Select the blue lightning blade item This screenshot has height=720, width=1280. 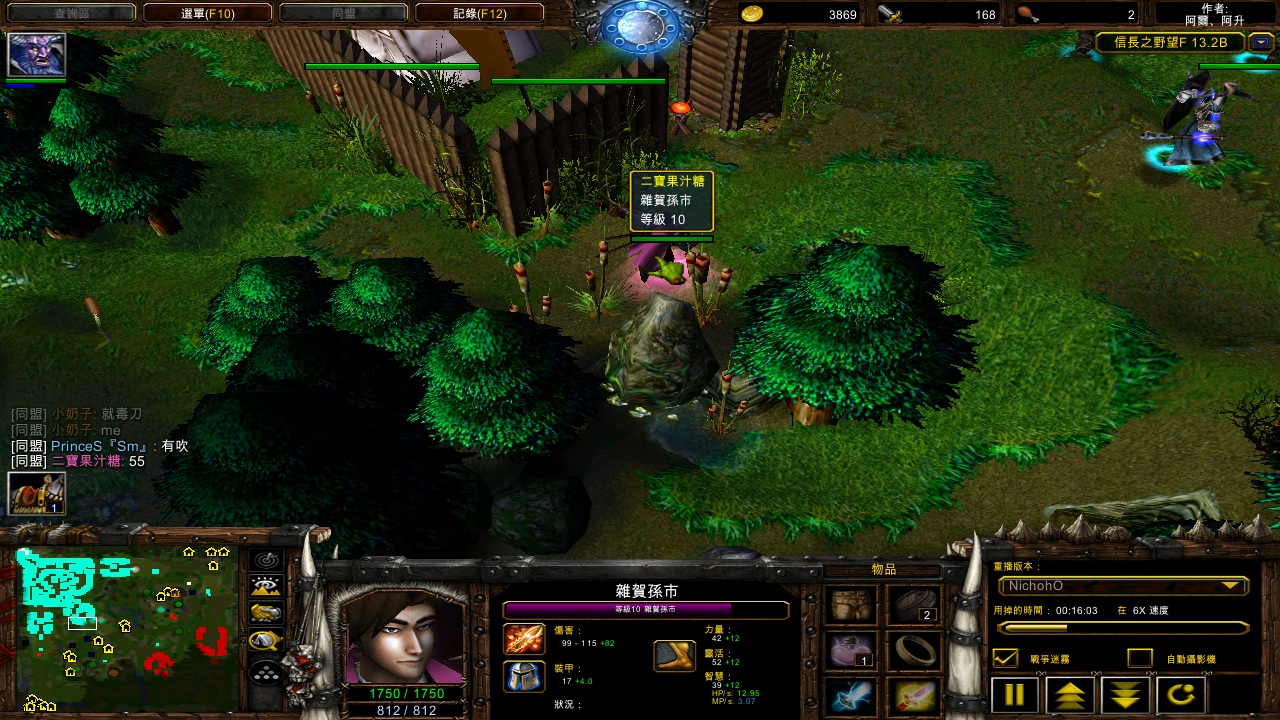[853, 696]
